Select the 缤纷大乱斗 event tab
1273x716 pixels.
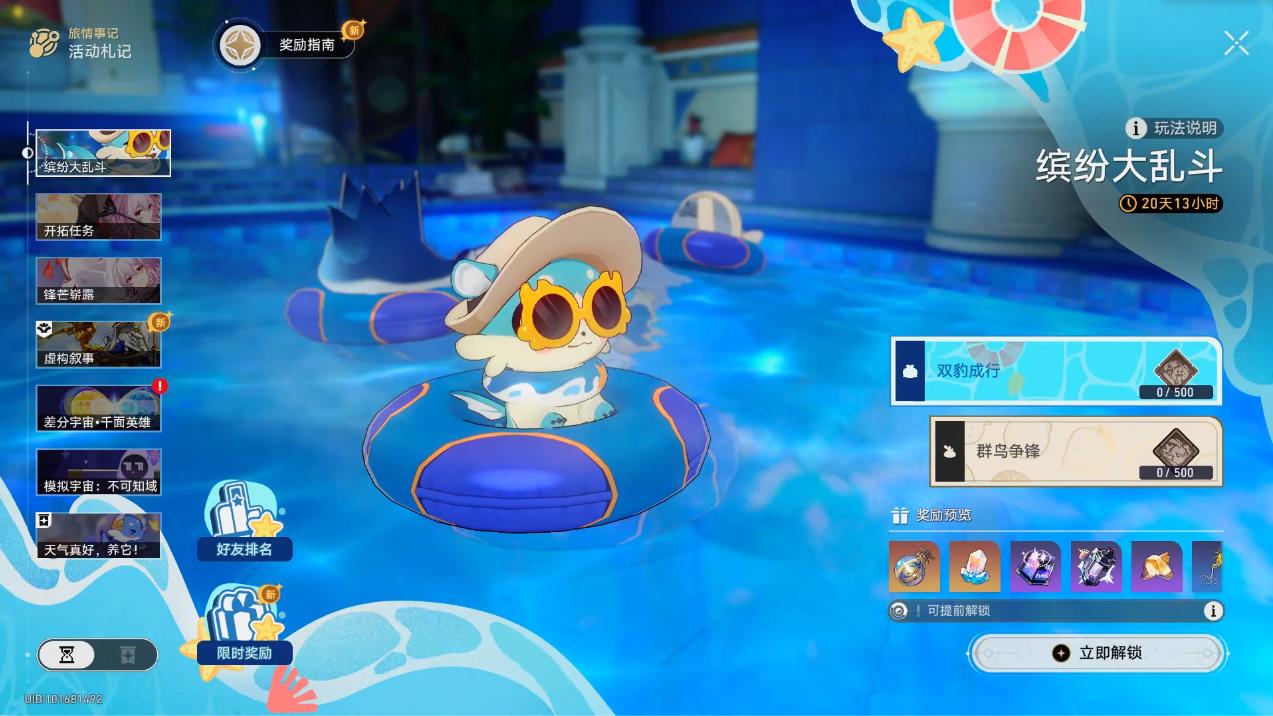pos(102,153)
